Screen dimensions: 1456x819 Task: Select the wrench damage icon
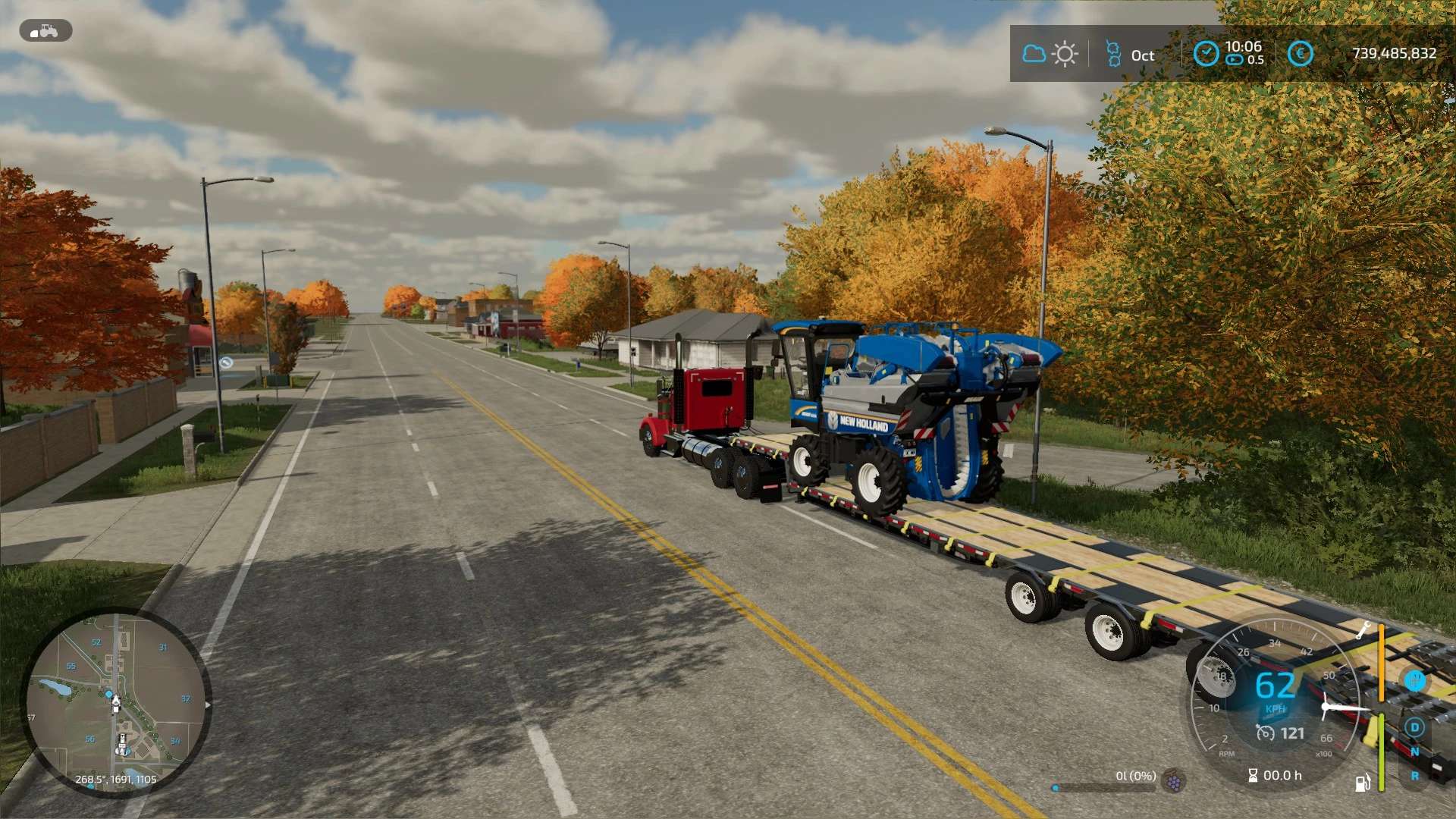[x=1363, y=629]
